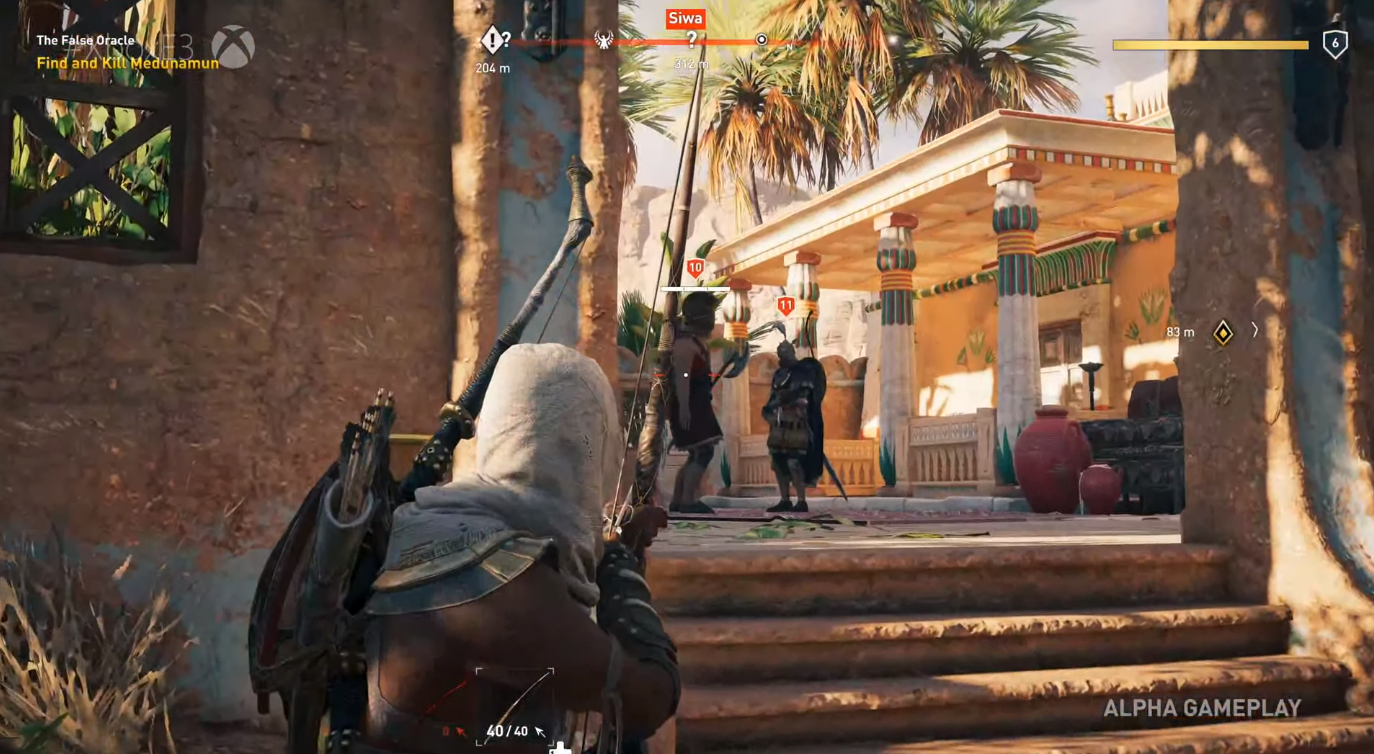Select the Senu eagle icon on the compass

pyautogui.click(x=602, y=39)
